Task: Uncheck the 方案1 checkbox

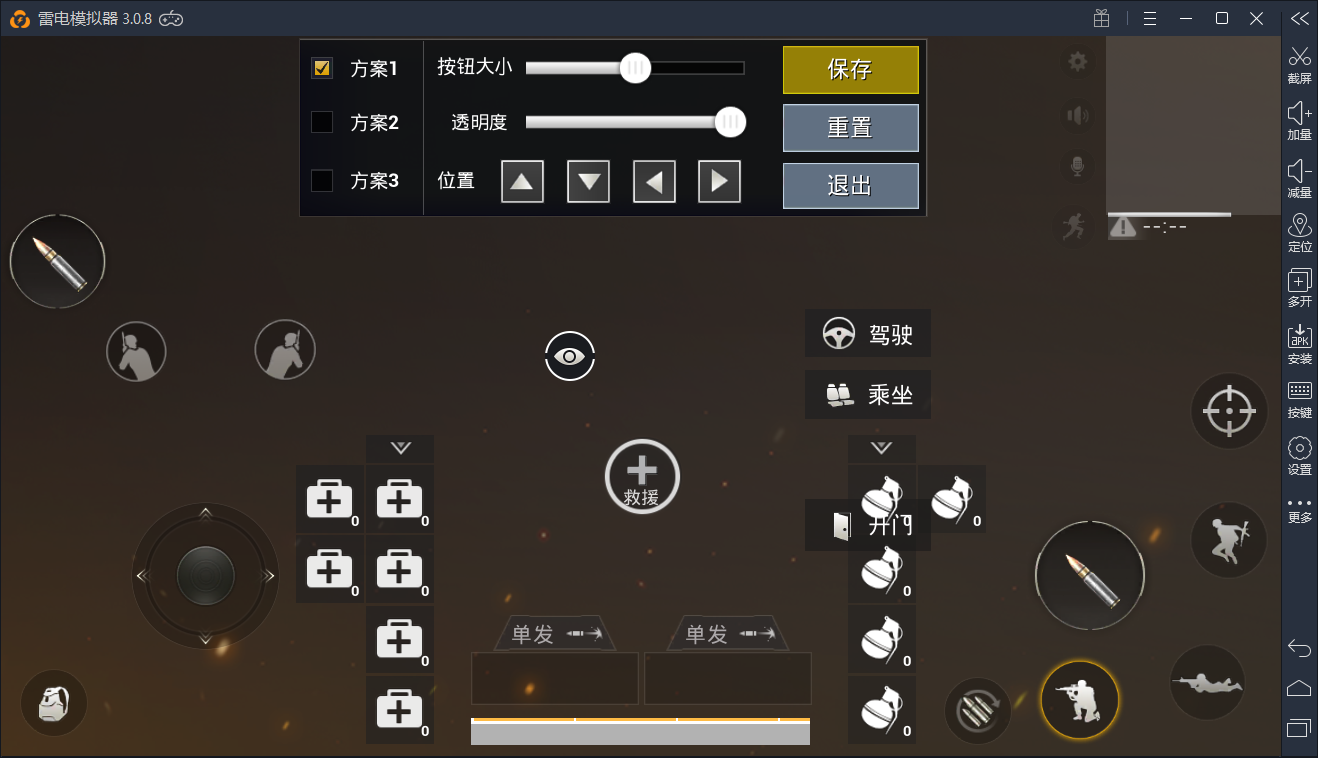Action: [323, 68]
